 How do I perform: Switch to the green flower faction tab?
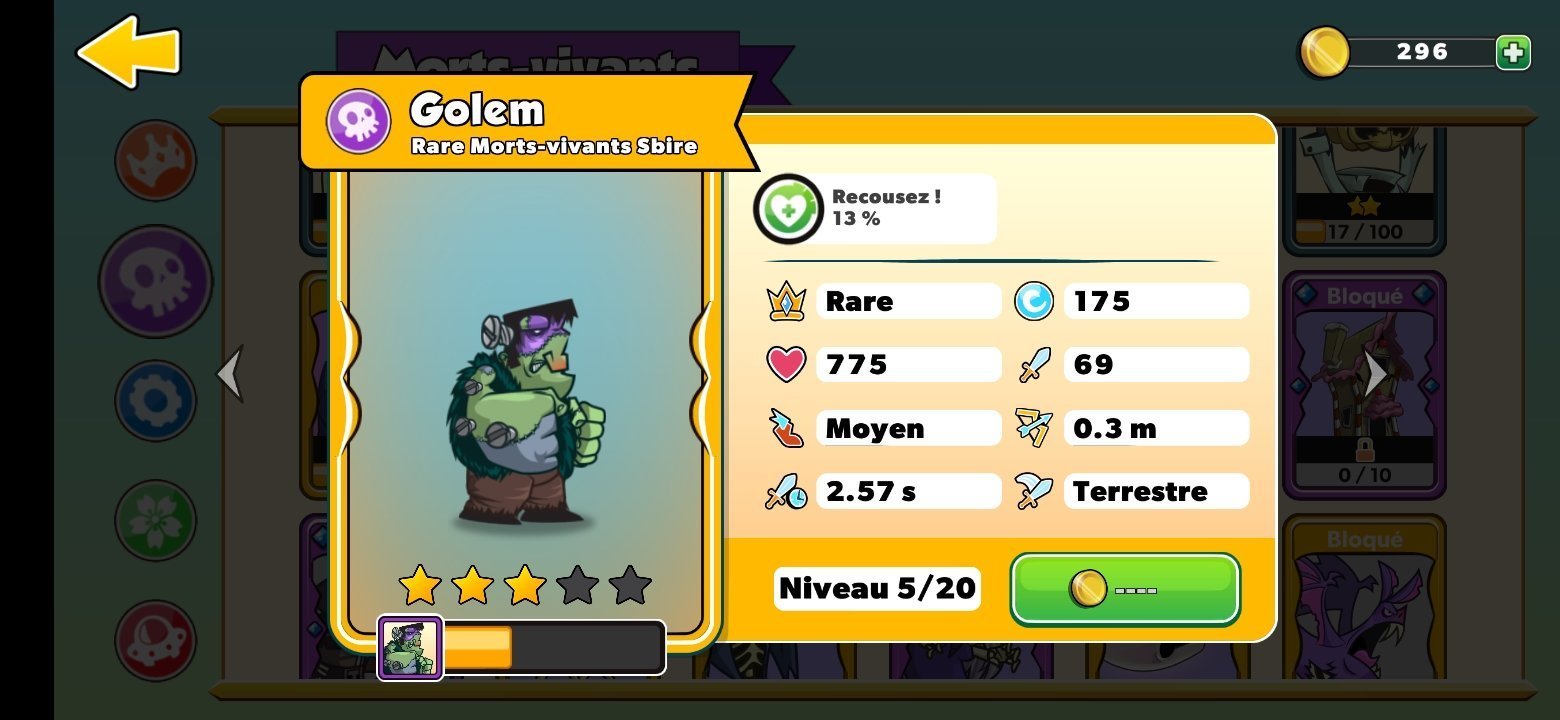tap(155, 520)
